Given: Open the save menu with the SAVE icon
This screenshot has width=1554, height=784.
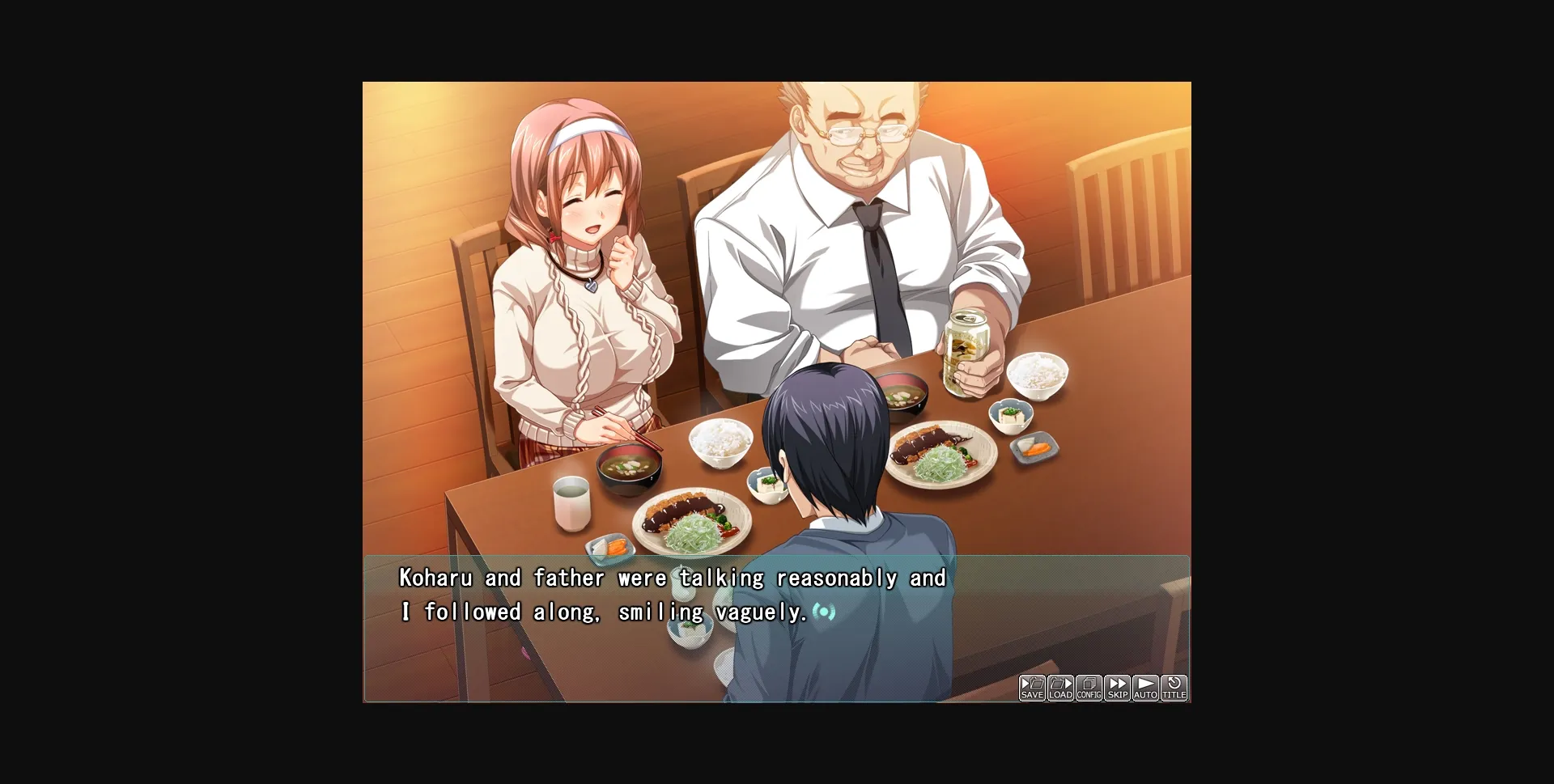Looking at the screenshot, I should (1031, 686).
